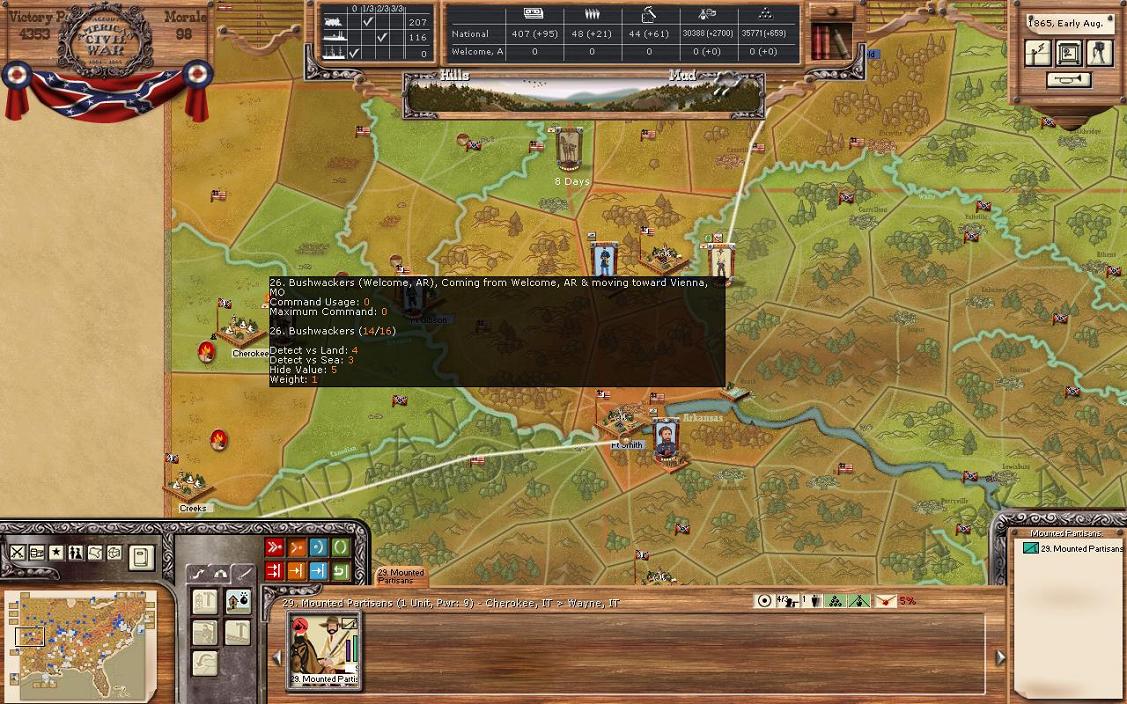The height and width of the screenshot is (704, 1127).
Task: Select 29. Mounted Partisans in the stack list
Action: [x=1074, y=549]
